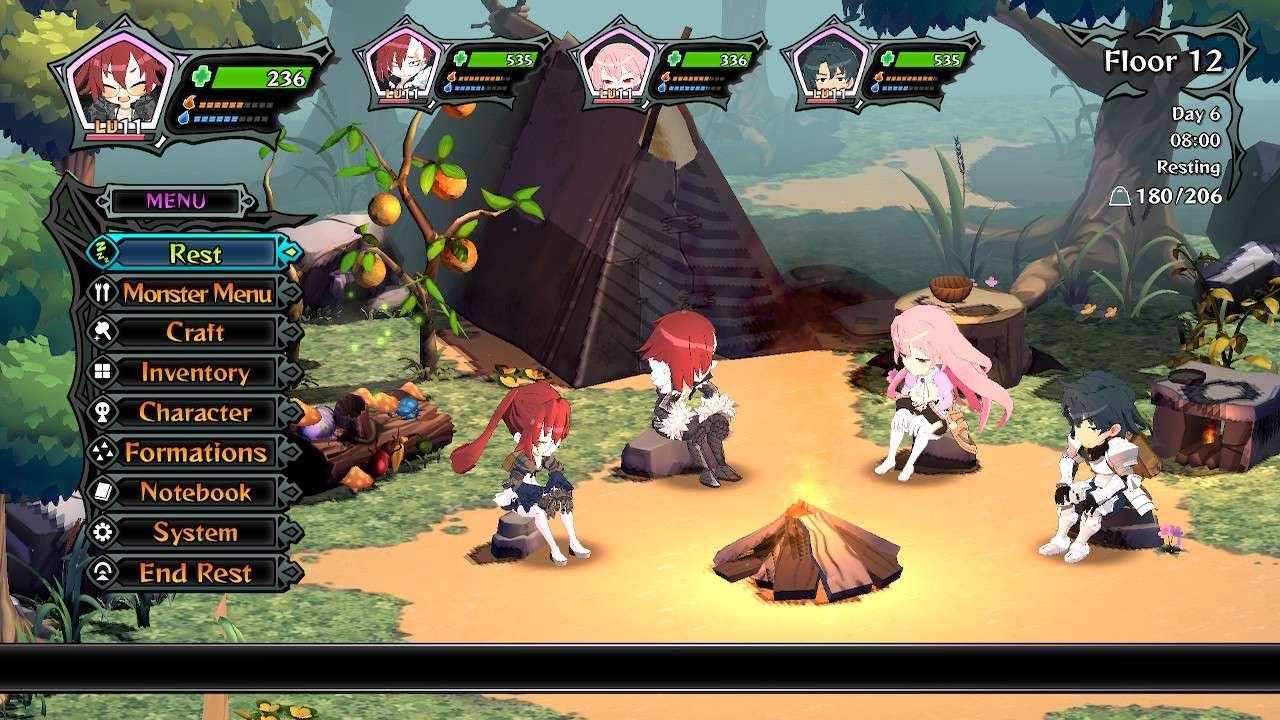The image size is (1280, 720).
Task: Select the Rest menu option
Action: pyautogui.click(x=195, y=253)
